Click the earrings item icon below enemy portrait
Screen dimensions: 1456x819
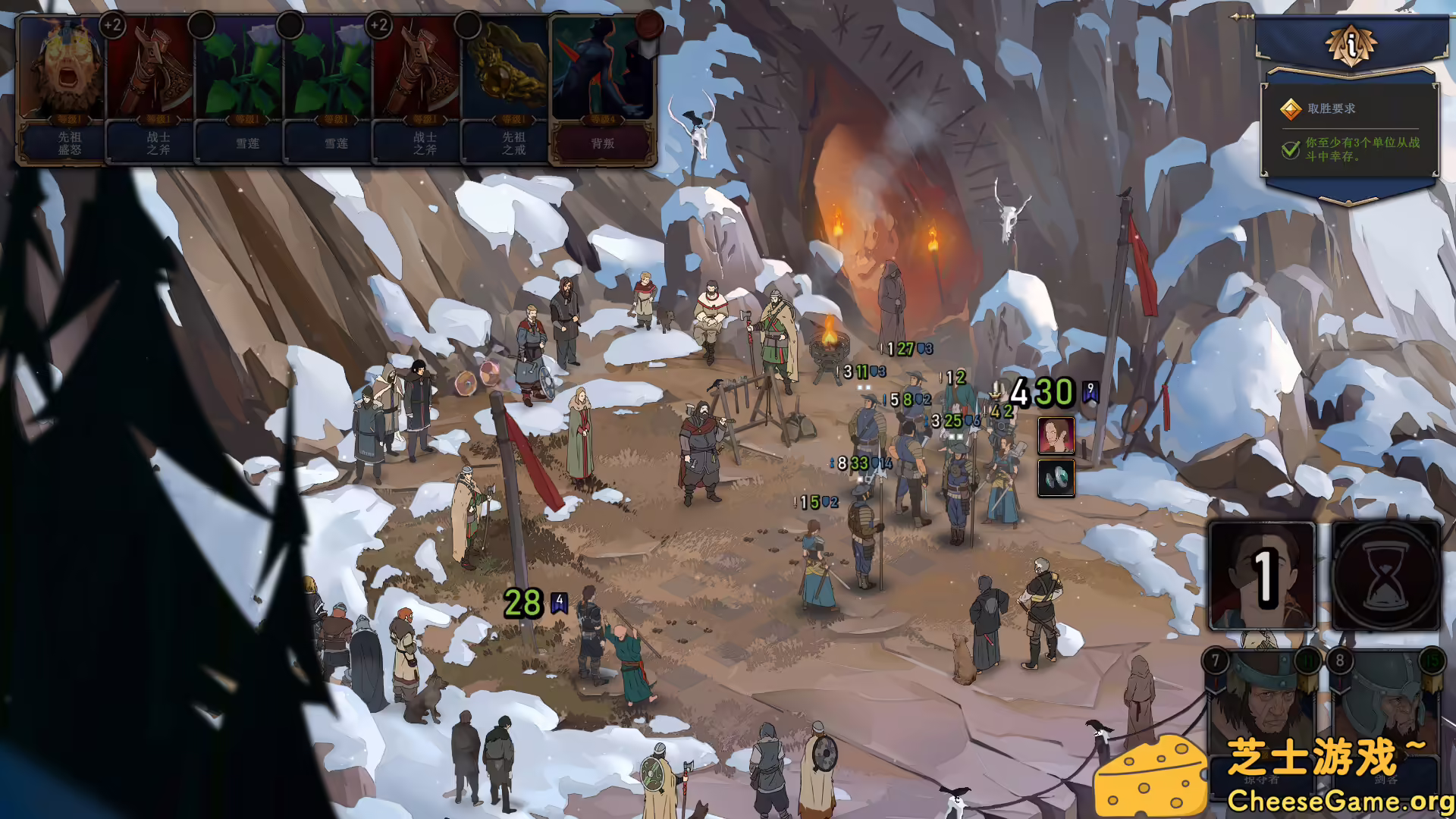pos(1056,478)
